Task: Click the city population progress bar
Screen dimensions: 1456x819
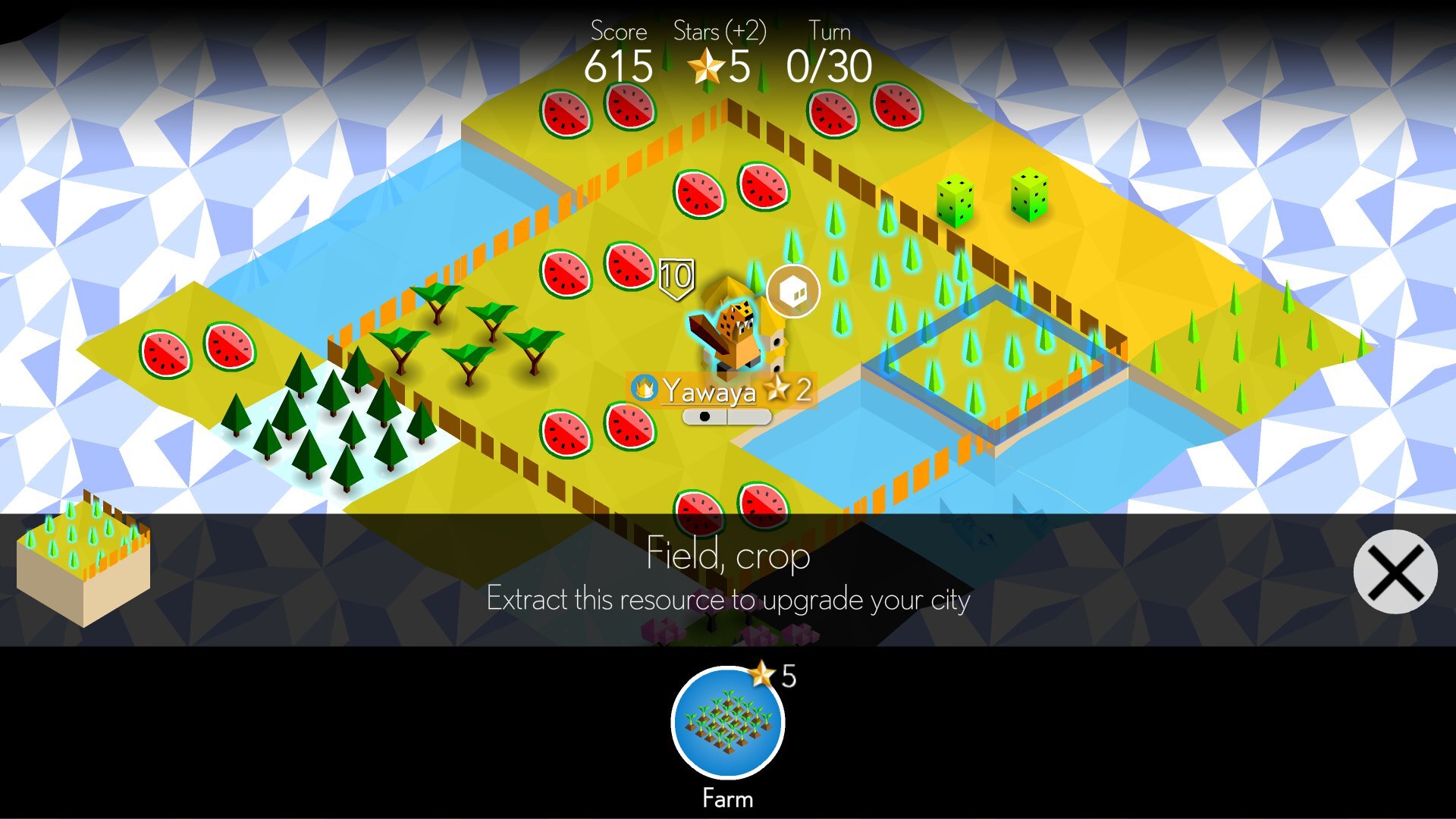Action: click(x=727, y=416)
